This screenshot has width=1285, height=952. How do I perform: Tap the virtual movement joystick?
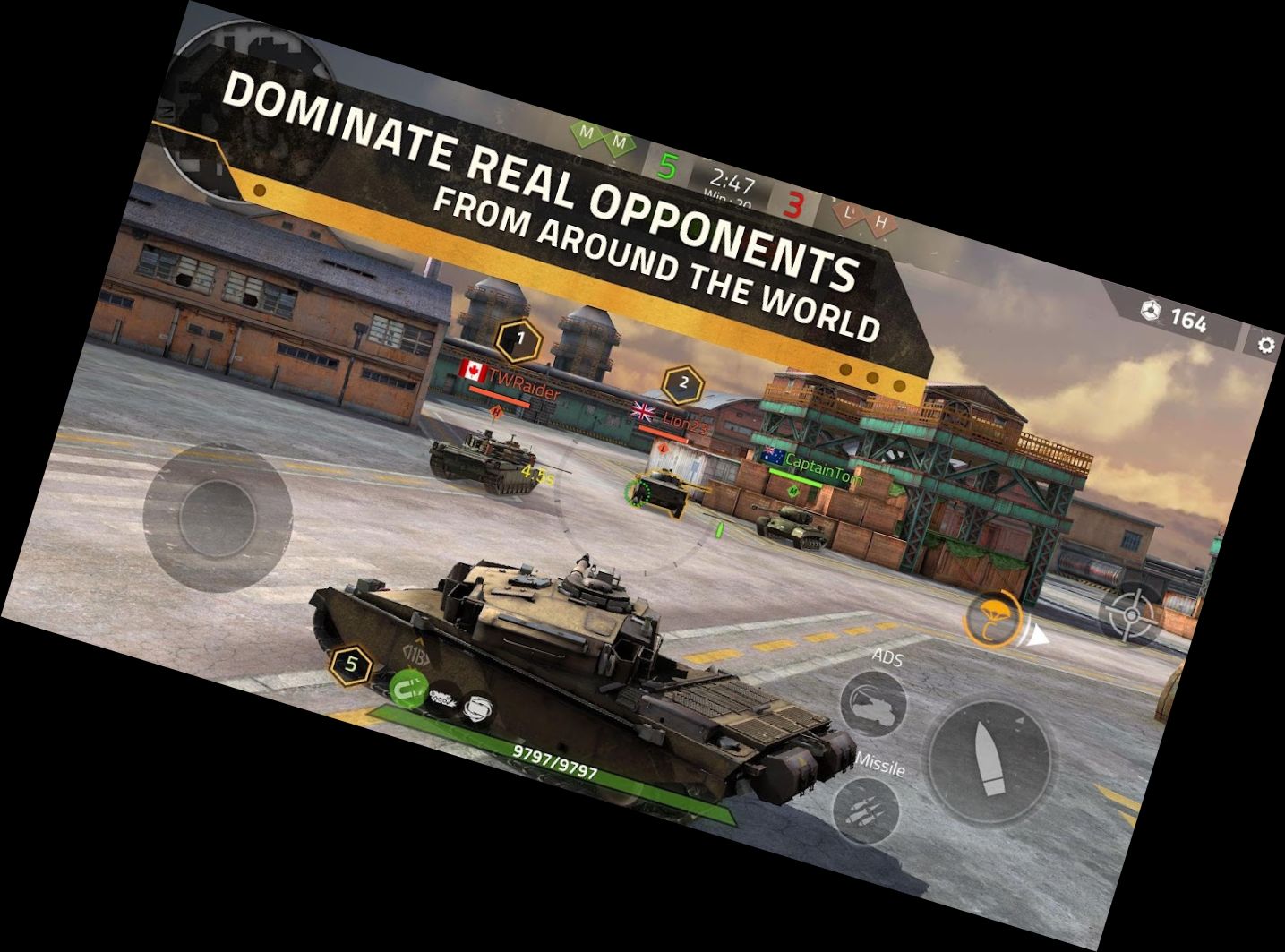218,519
